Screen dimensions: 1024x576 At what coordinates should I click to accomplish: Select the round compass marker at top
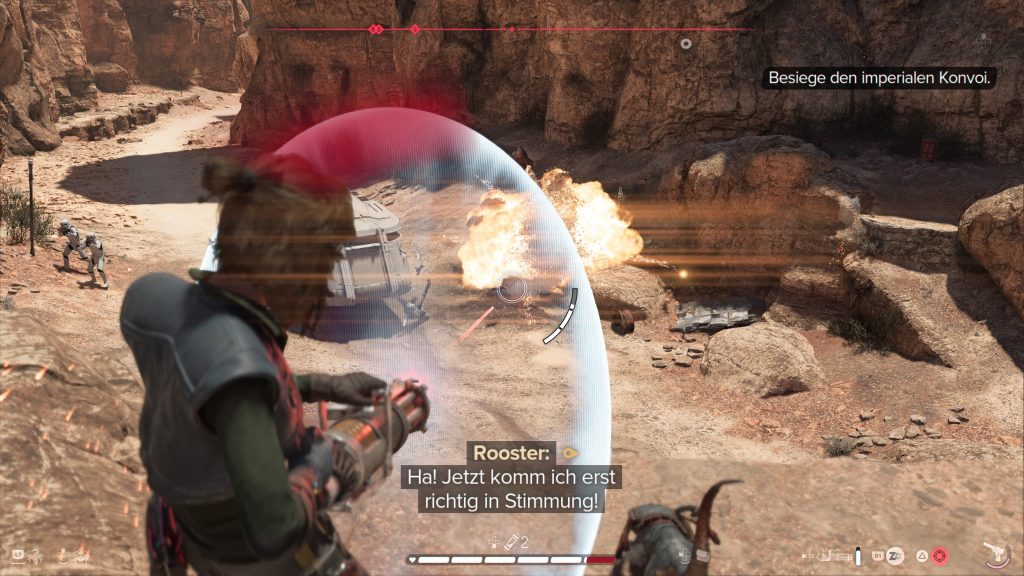point(685,43)
